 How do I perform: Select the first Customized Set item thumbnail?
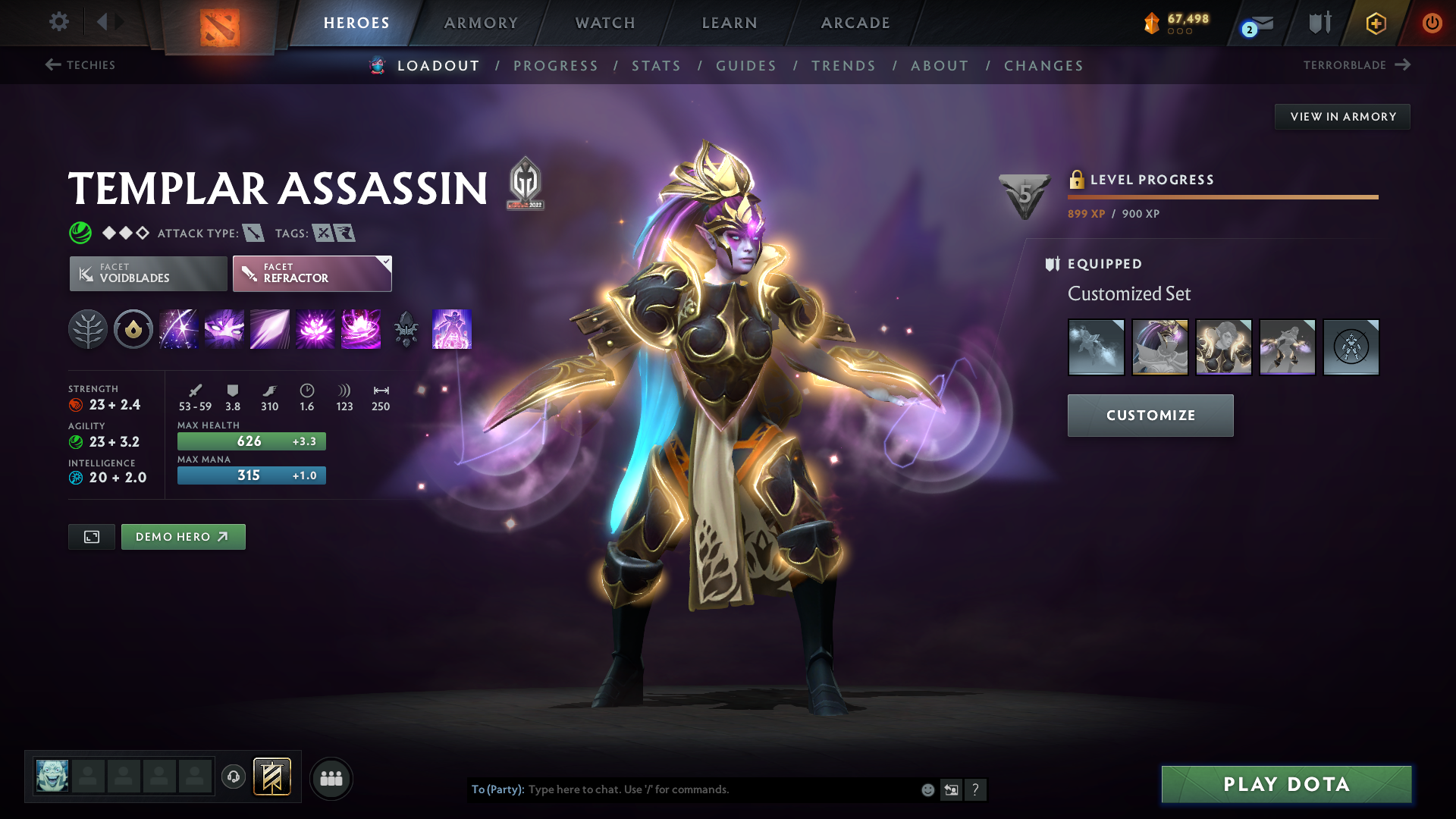(1097, 347)
